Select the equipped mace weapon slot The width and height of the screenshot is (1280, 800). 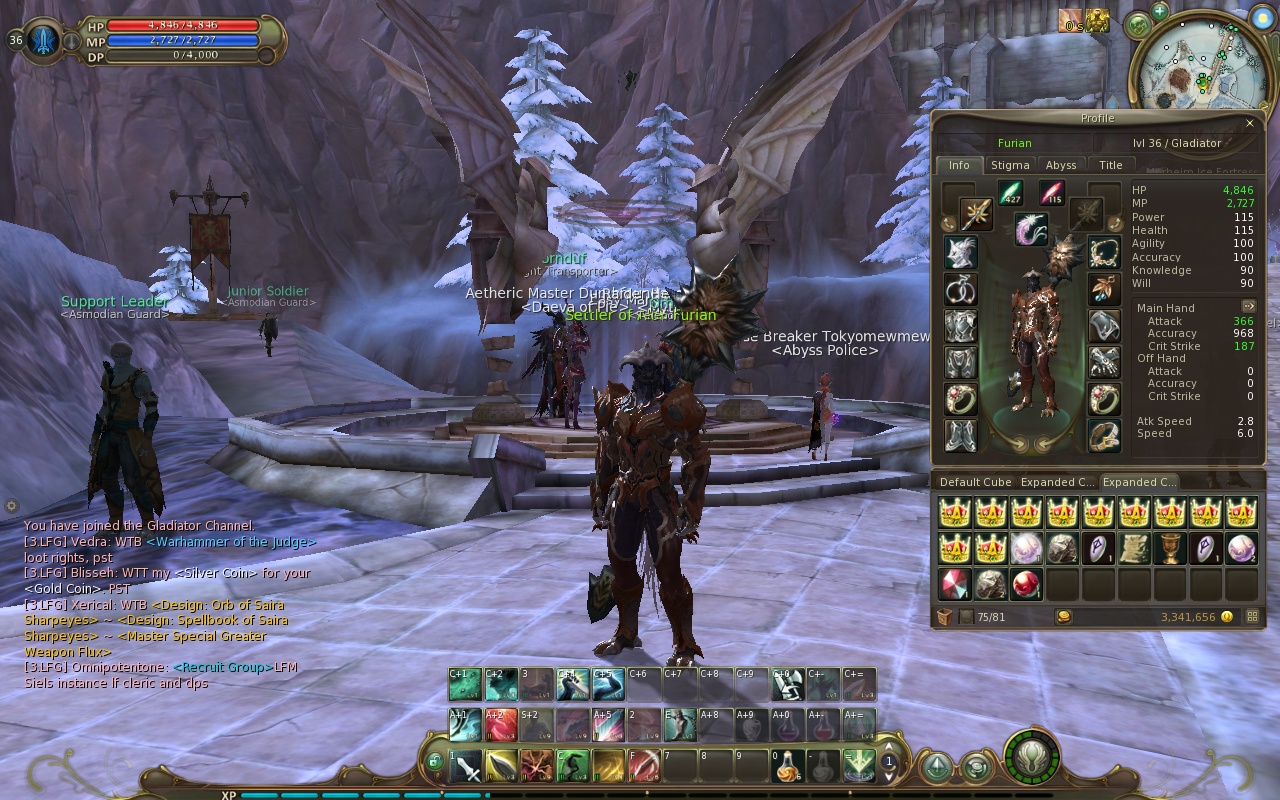(x=976, y=214)
